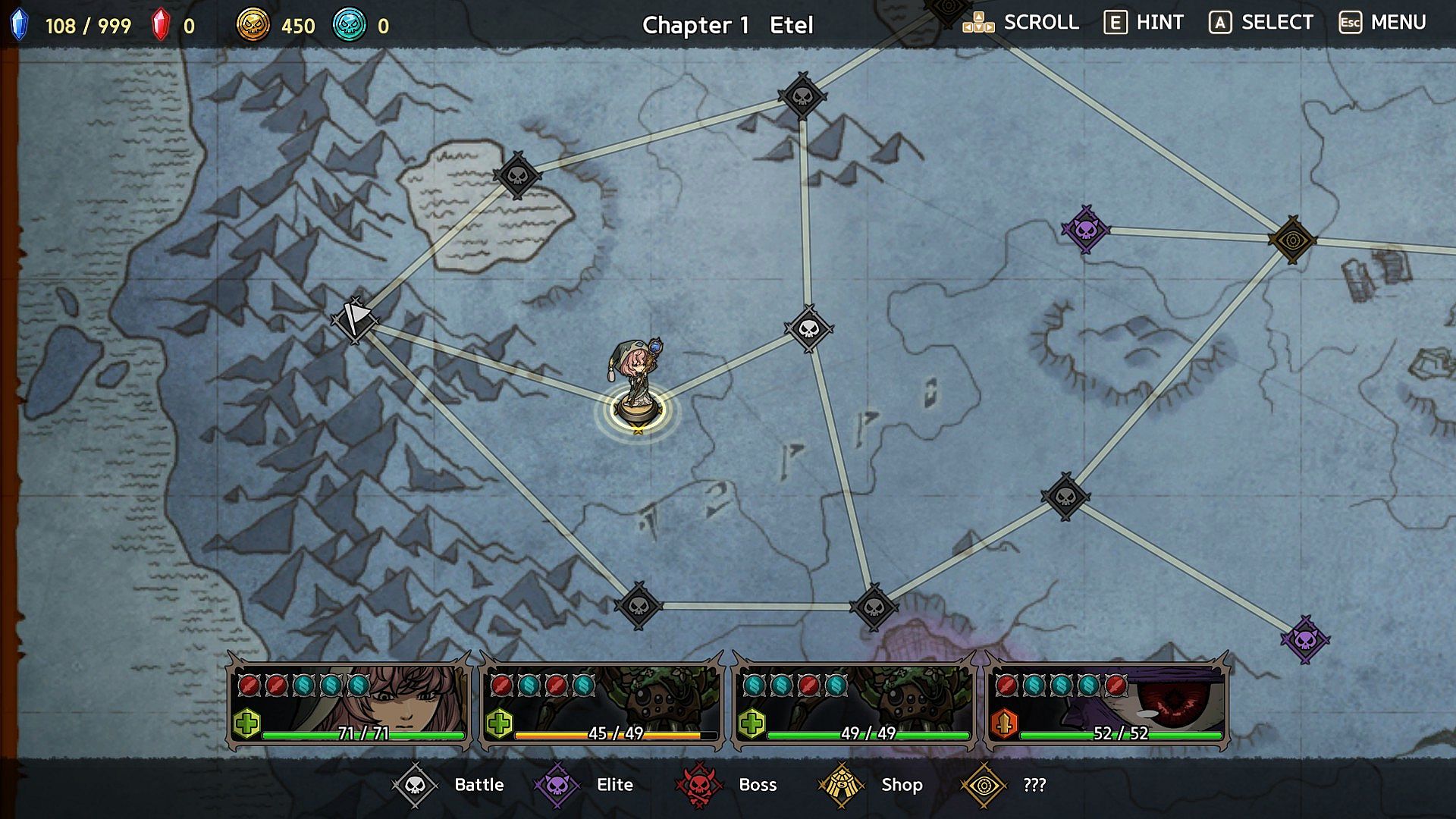Pick the purple elite node linked to the mystery node
Screen dimensions: 1456x819
pyautogui.click(x=1085, y=229)
